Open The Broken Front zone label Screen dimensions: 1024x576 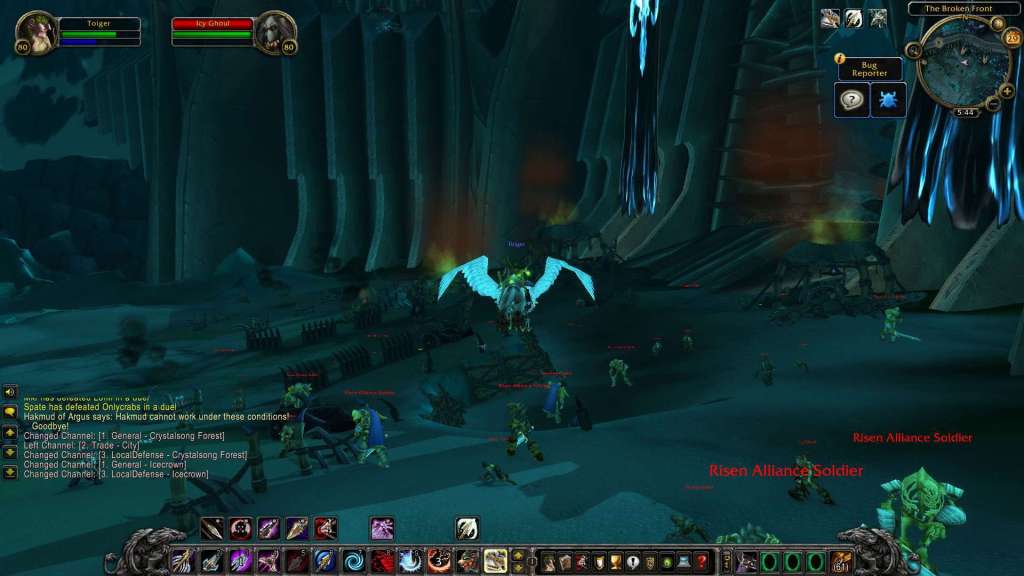pos(958,9)
